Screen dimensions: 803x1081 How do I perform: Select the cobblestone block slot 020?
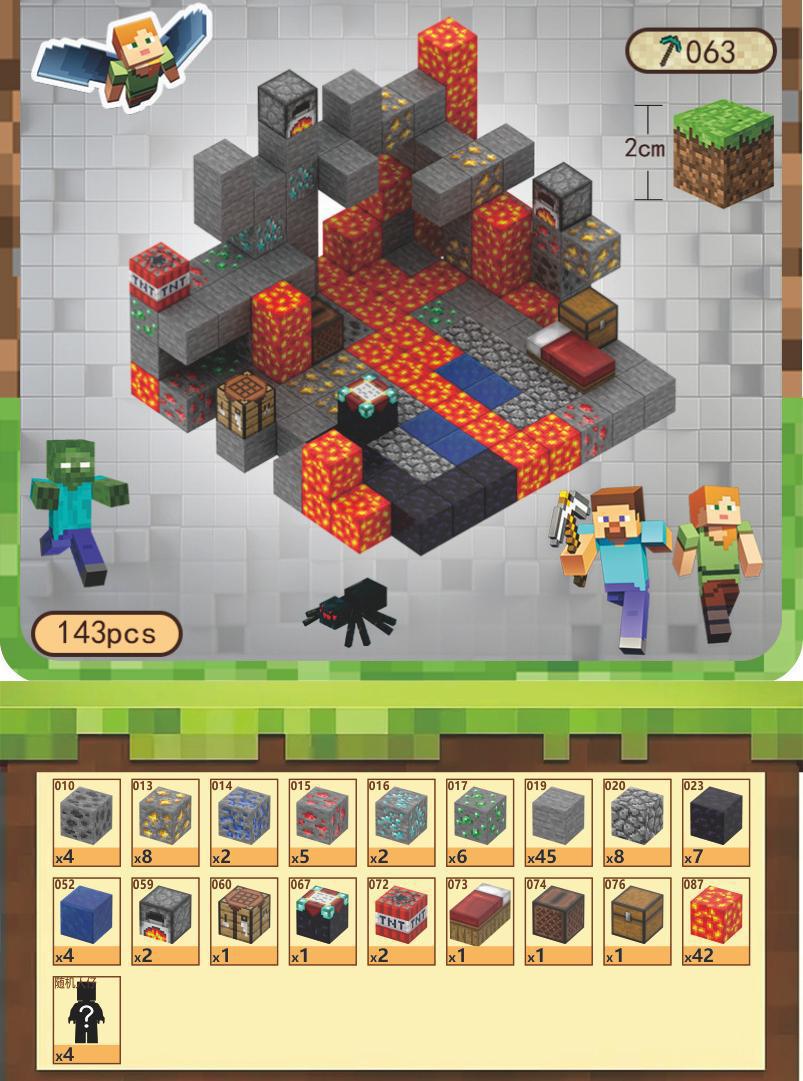[x=637, y=822]
